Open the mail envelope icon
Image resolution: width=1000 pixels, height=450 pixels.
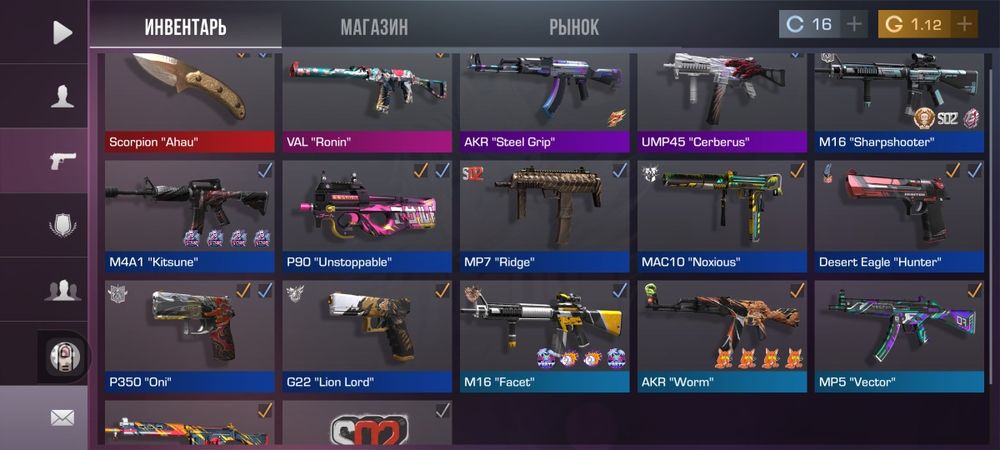point(62,417)
